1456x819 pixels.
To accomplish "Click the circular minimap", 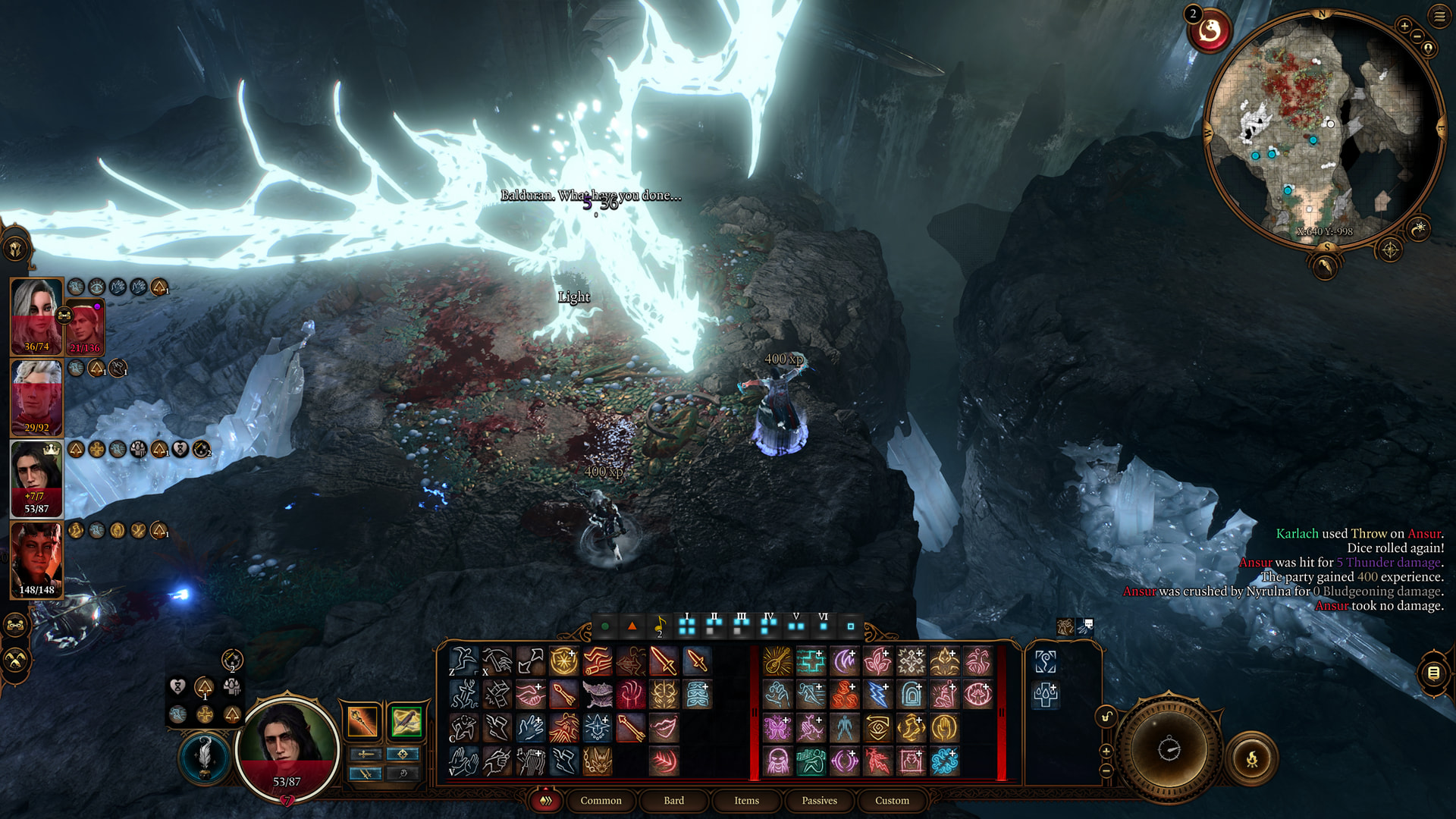I will click(x=1323, y=129).
